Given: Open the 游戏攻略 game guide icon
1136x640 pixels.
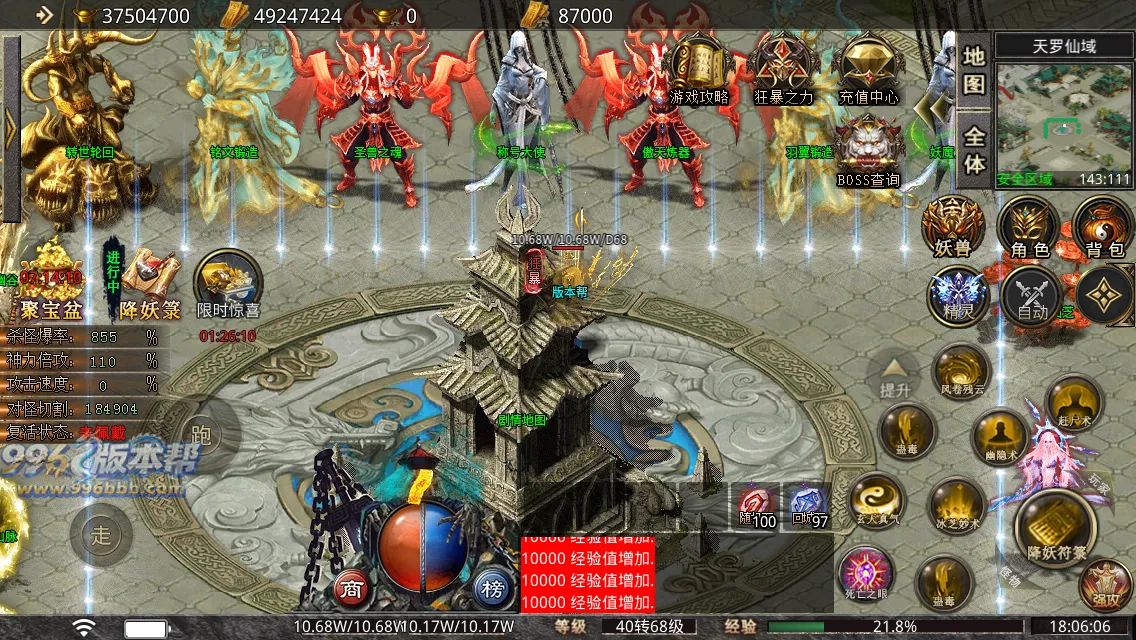Looking at the screenshot, I should [x=699, y=68].
